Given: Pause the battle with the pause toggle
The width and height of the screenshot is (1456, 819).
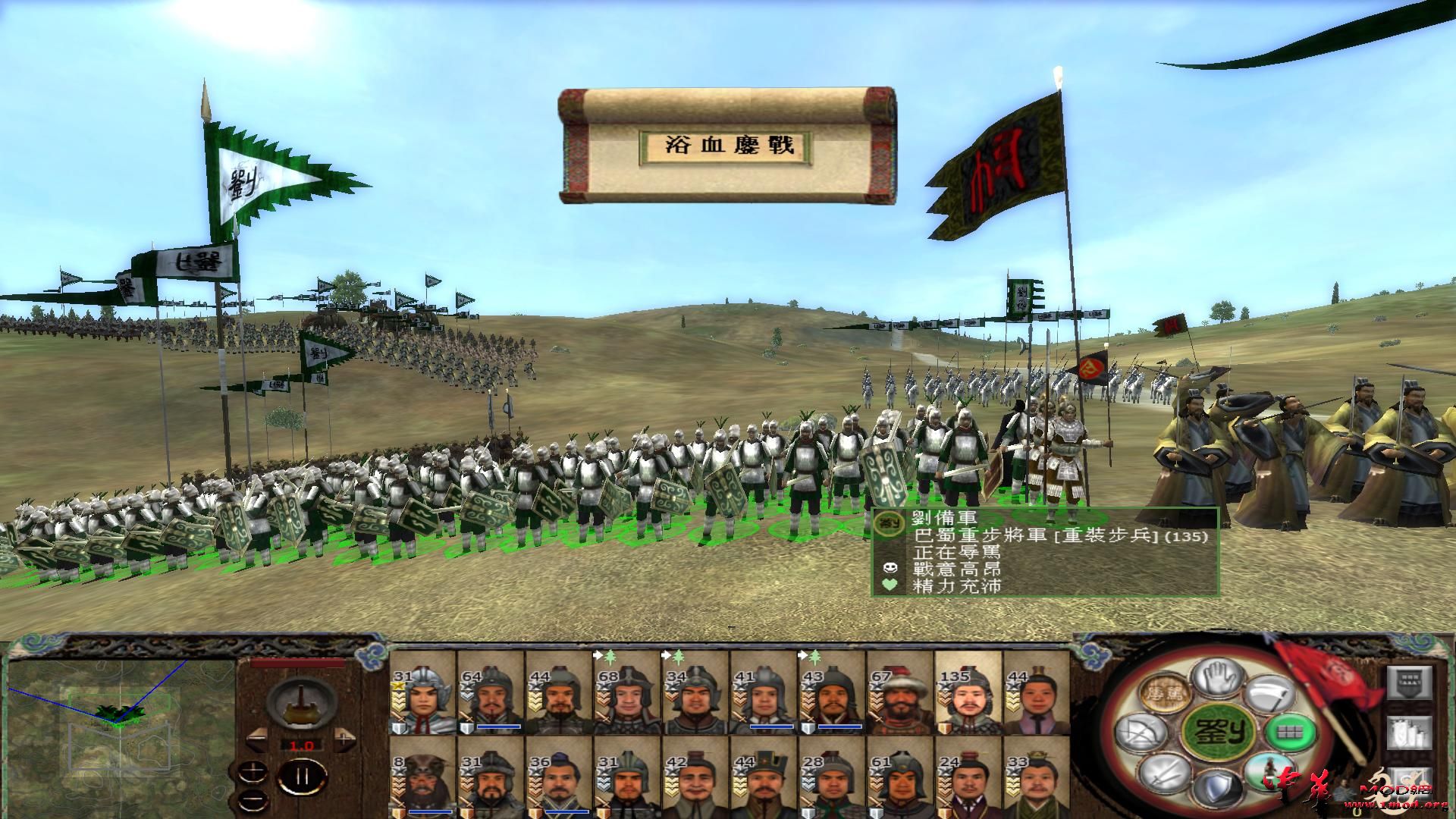Looking at the screenshot, I should pos(302,777).
